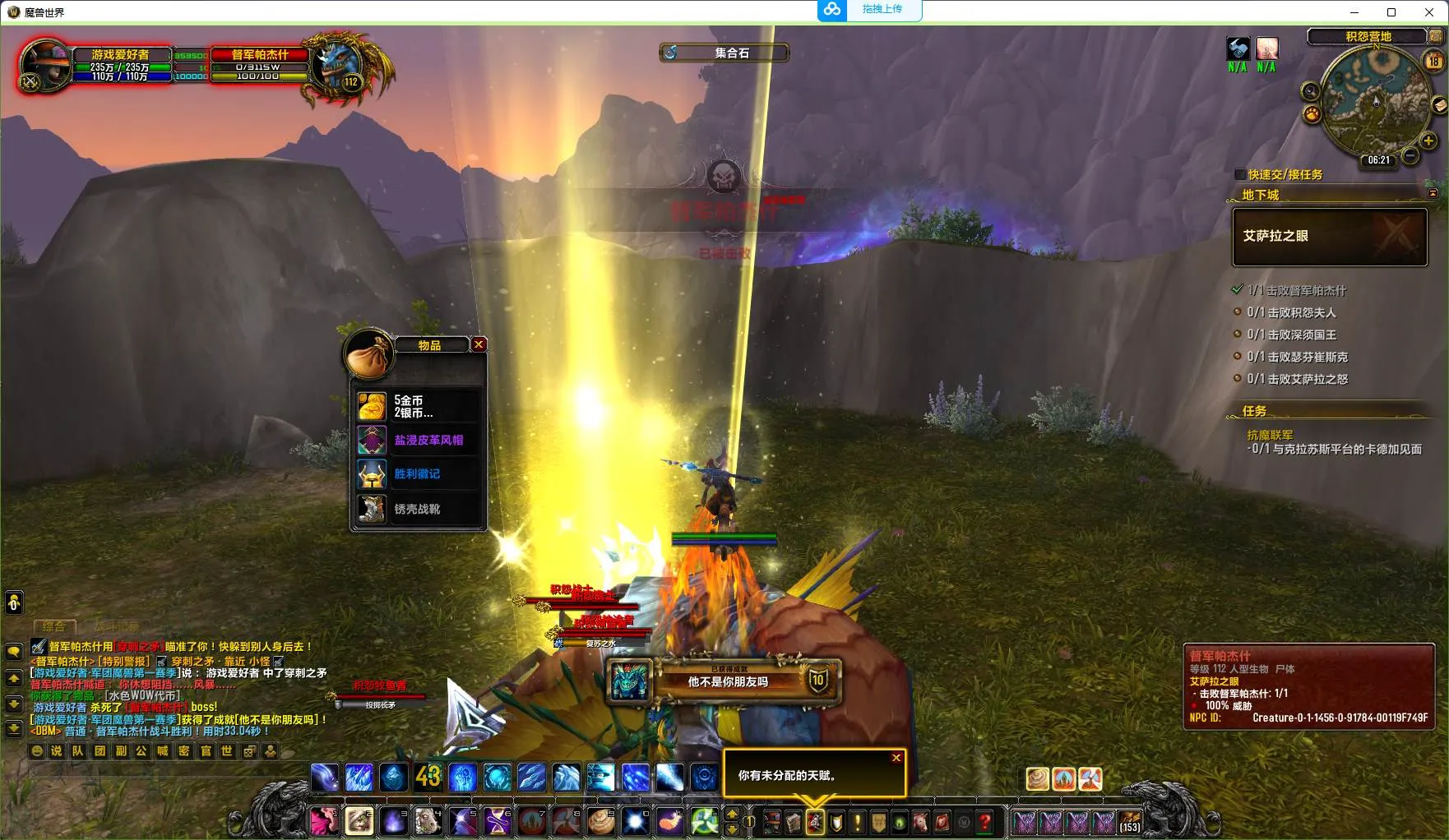Open the red question mark help button
The width and height of the screenshot is (1449, 840).
click(984, 821)
